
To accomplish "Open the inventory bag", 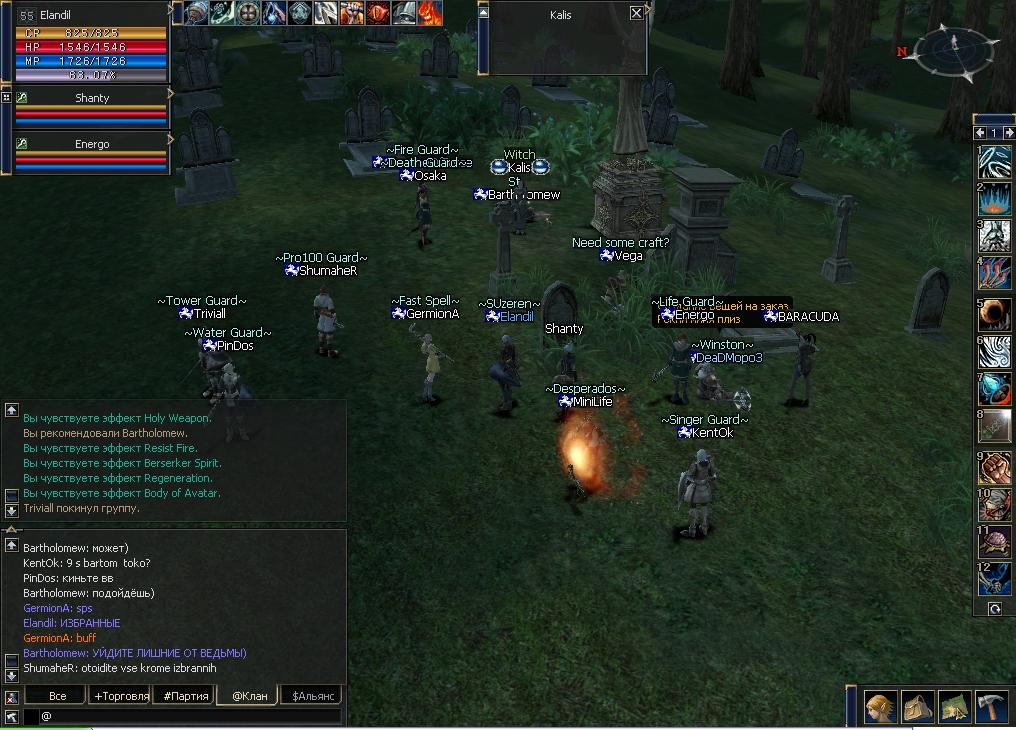I will pos(917,707).
